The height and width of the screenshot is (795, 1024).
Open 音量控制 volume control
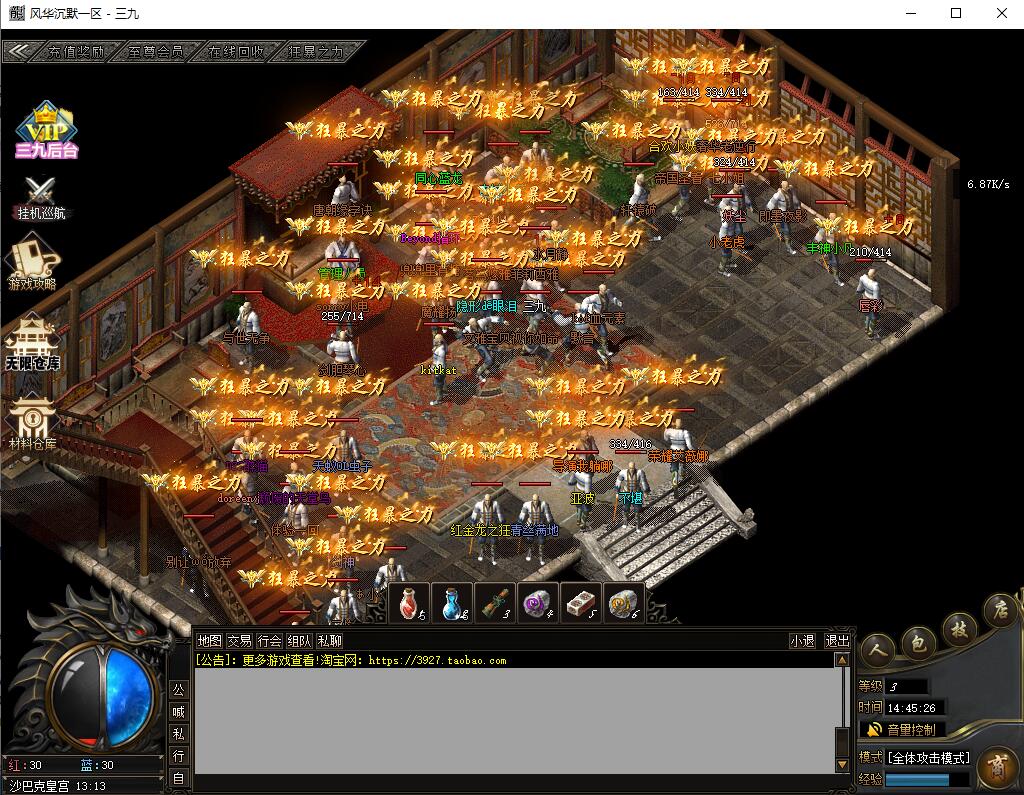point(901,730)
